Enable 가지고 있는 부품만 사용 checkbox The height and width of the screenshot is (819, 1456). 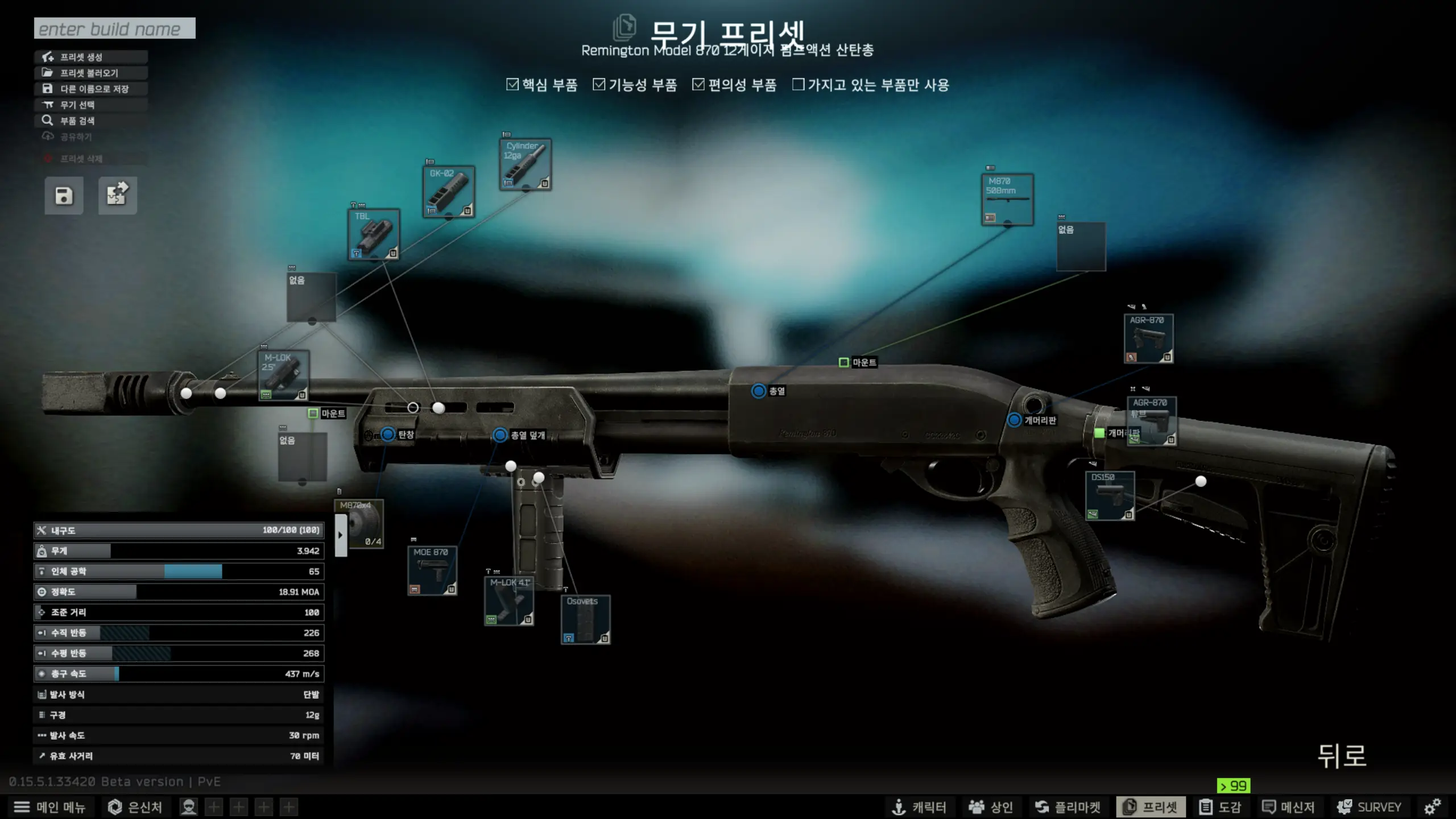tap(799, 85)
